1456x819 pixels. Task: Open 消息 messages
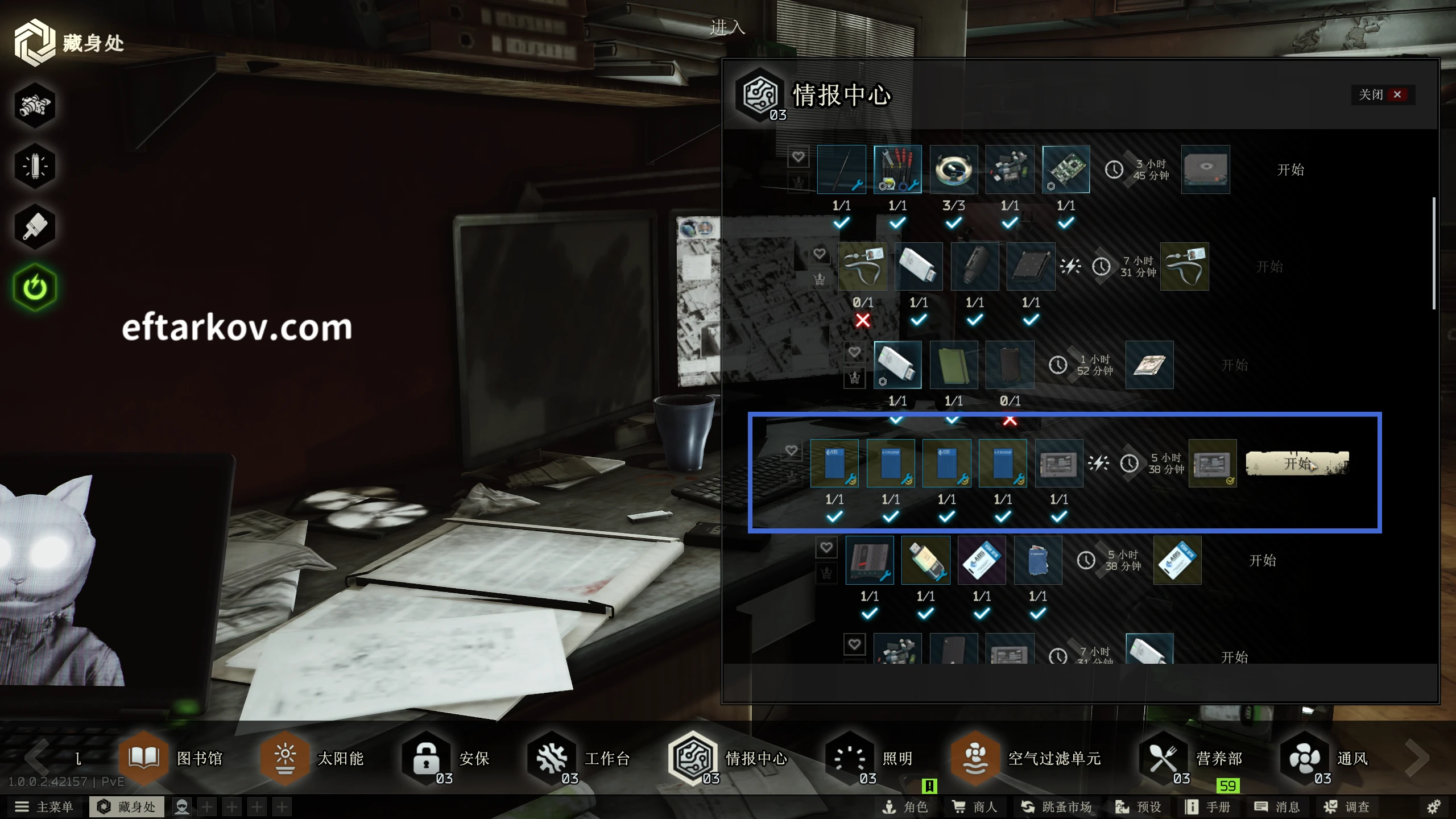(1277, 806)
